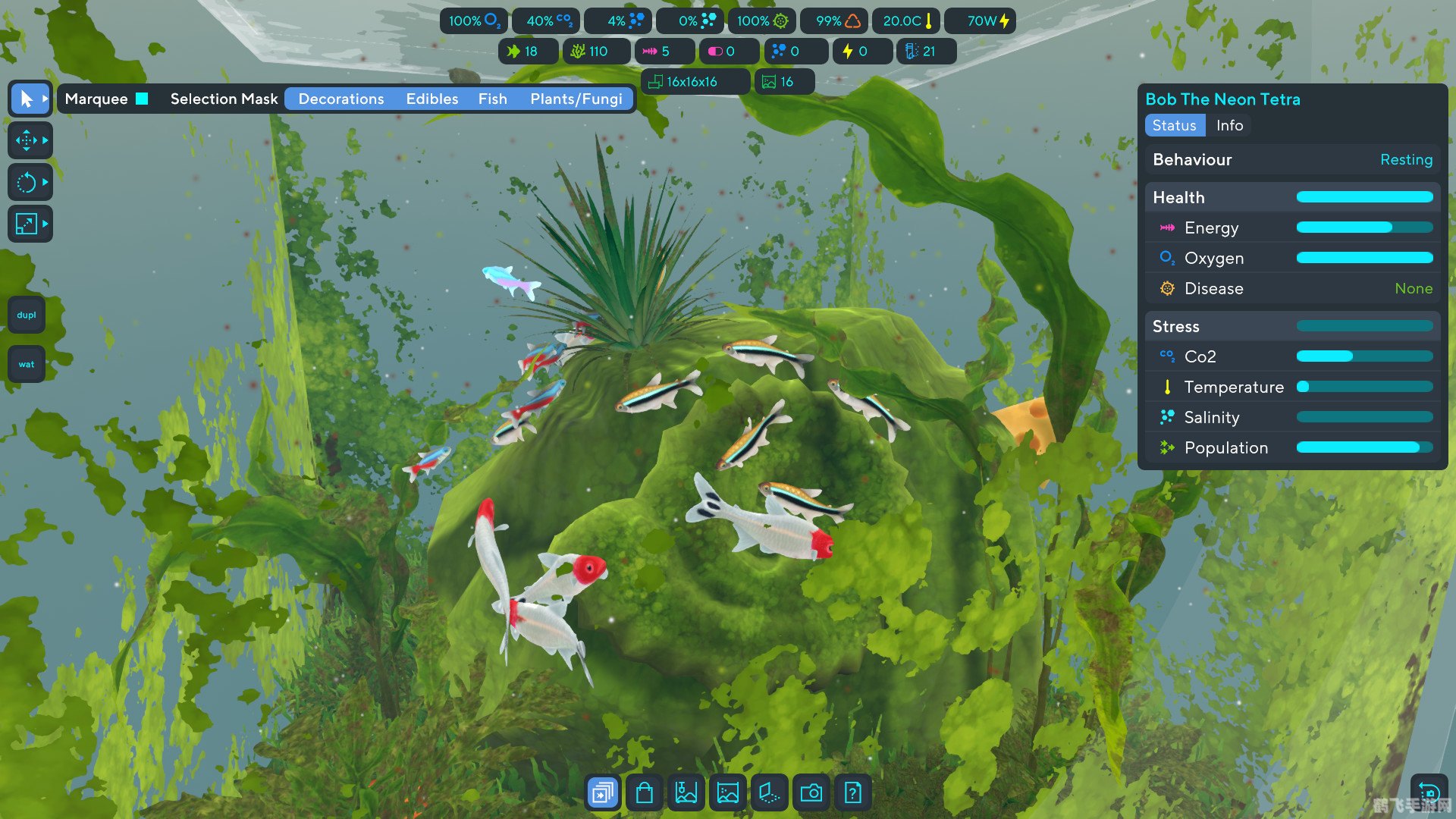The width and height of the screenshot is (1456, 819).
Task: Select the arrow pointer selection tool
Action: click(27, 99)
